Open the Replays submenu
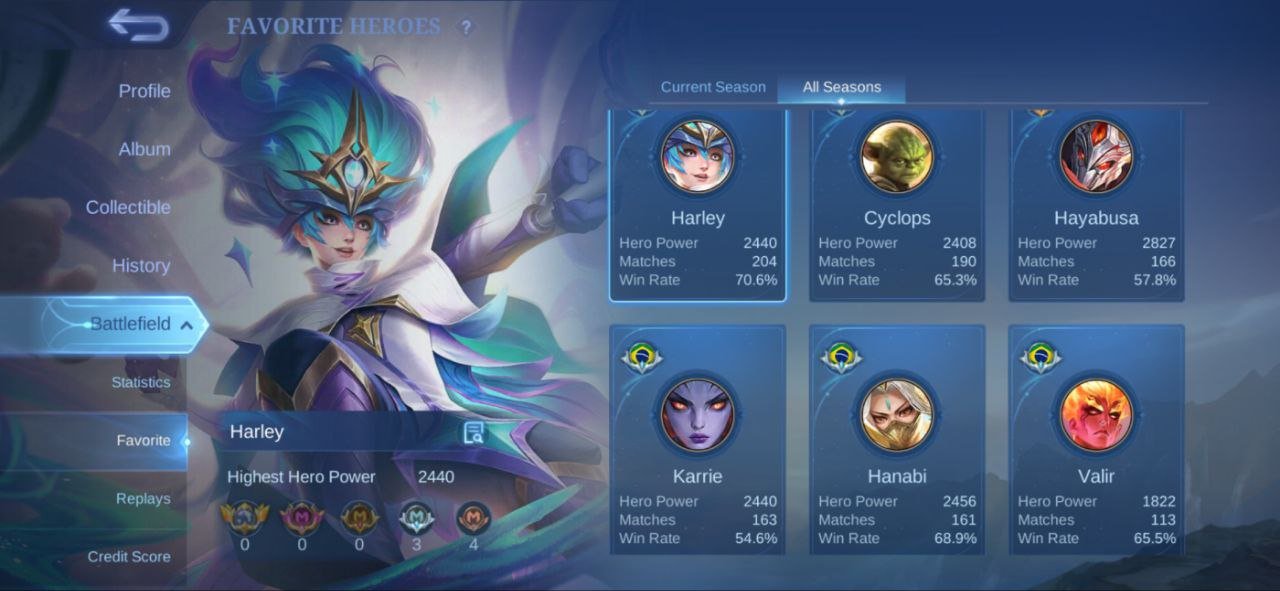Screen dimensions: 1280x591 click(143, 499)
